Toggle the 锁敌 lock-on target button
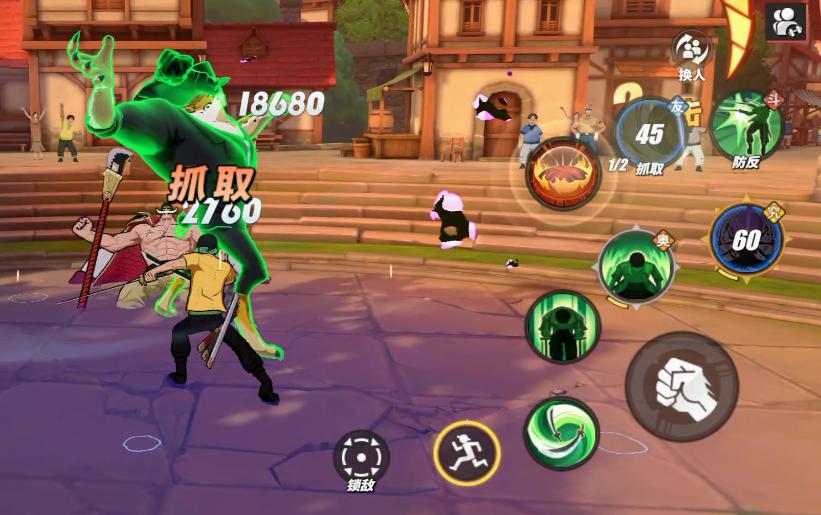Image resolution: width=821 pixels, height=515 pixels. pos(361,456)
